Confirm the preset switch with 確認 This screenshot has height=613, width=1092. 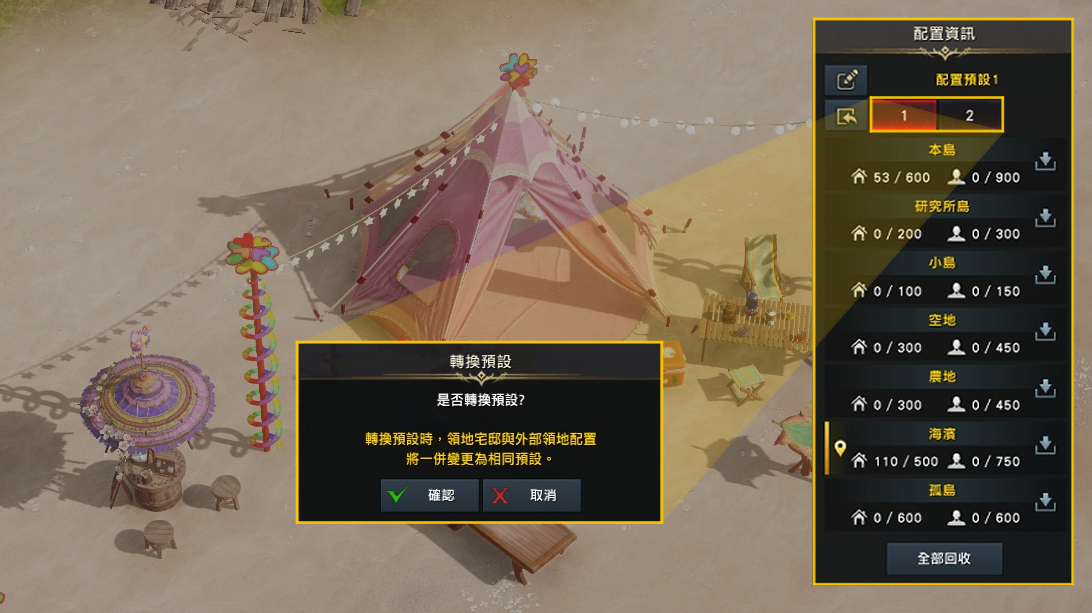tap(430, 495)
